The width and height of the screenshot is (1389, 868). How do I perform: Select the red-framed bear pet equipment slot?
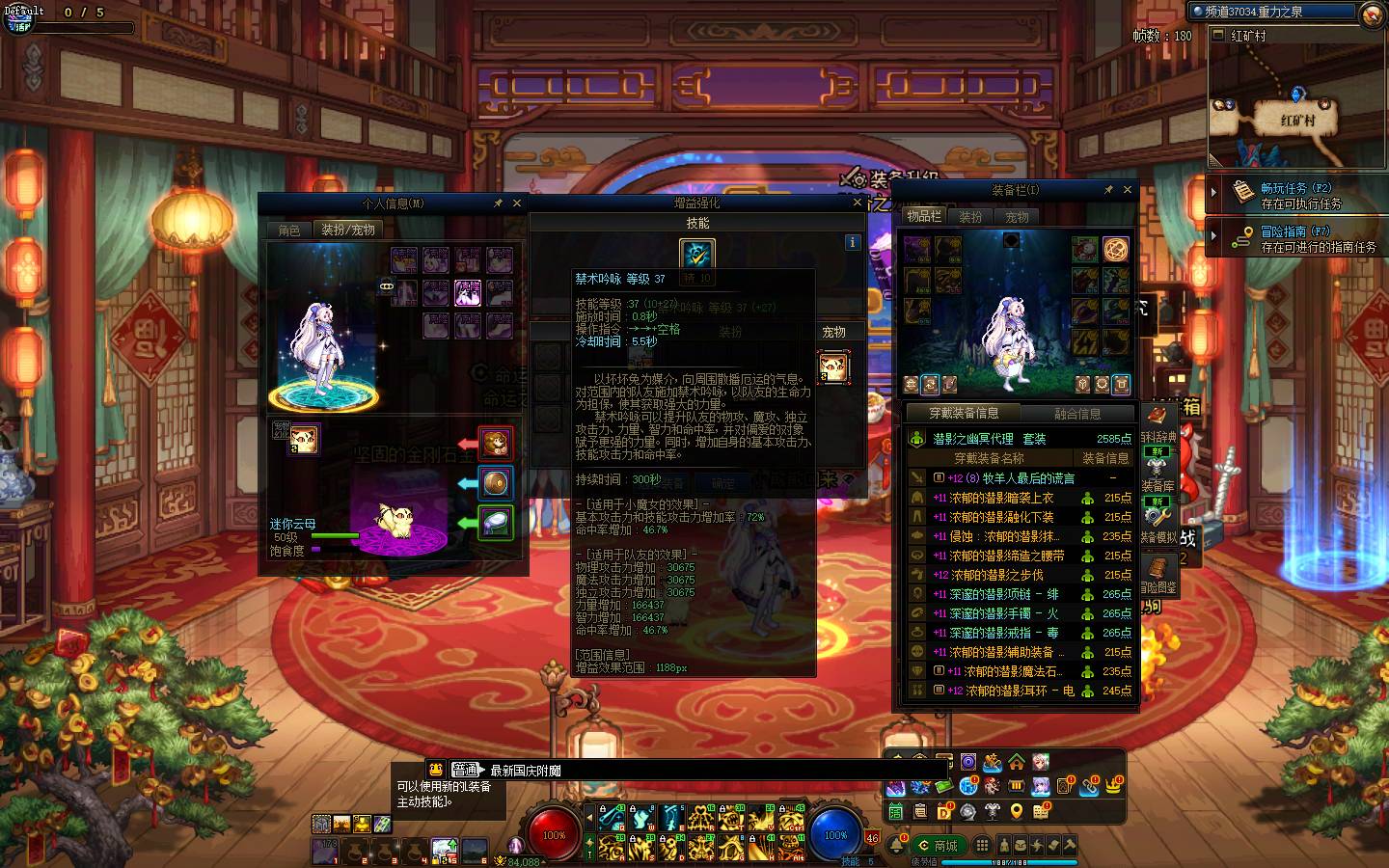[495, 443]
